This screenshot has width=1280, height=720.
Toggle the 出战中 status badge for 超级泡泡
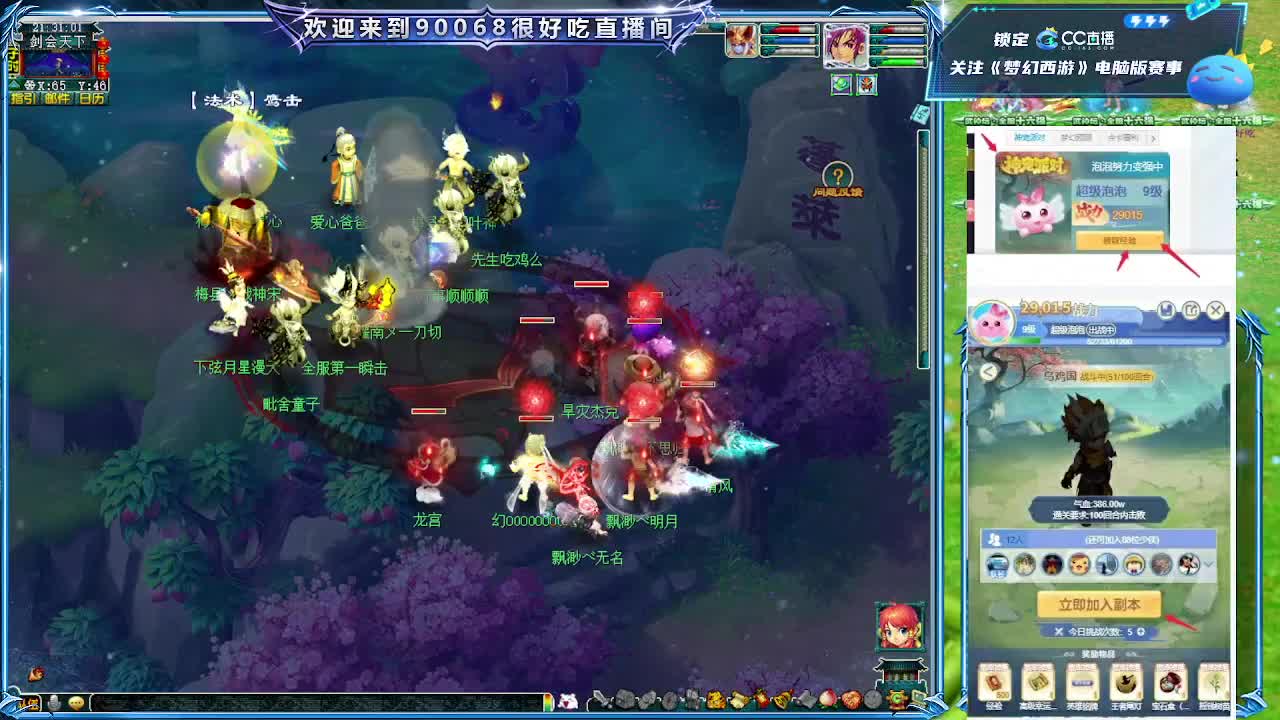1102,330
